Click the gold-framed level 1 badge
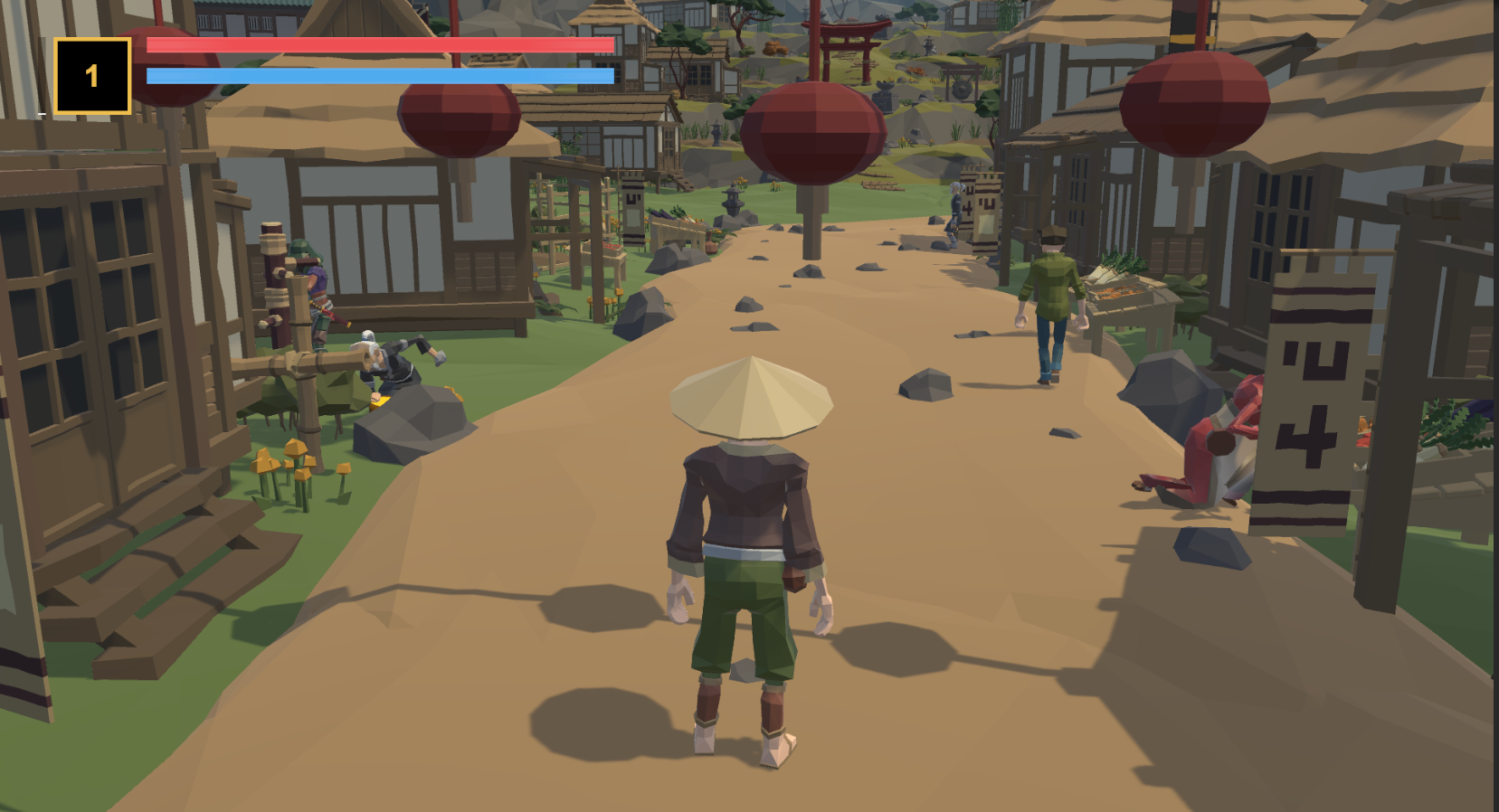This screenshot has width=1499, height=812. 92,76
